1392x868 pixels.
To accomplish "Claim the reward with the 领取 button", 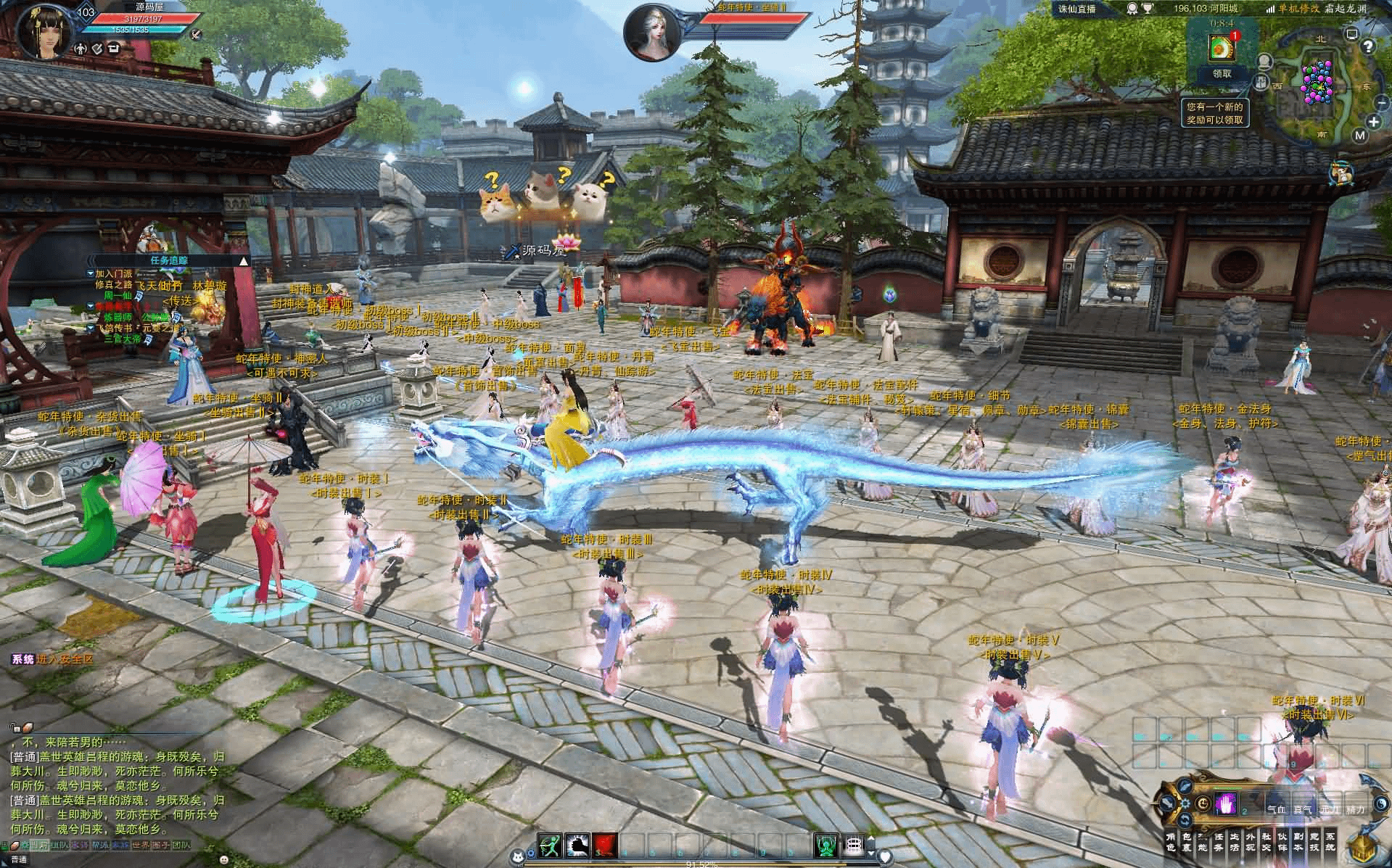I will point(1222,74).
